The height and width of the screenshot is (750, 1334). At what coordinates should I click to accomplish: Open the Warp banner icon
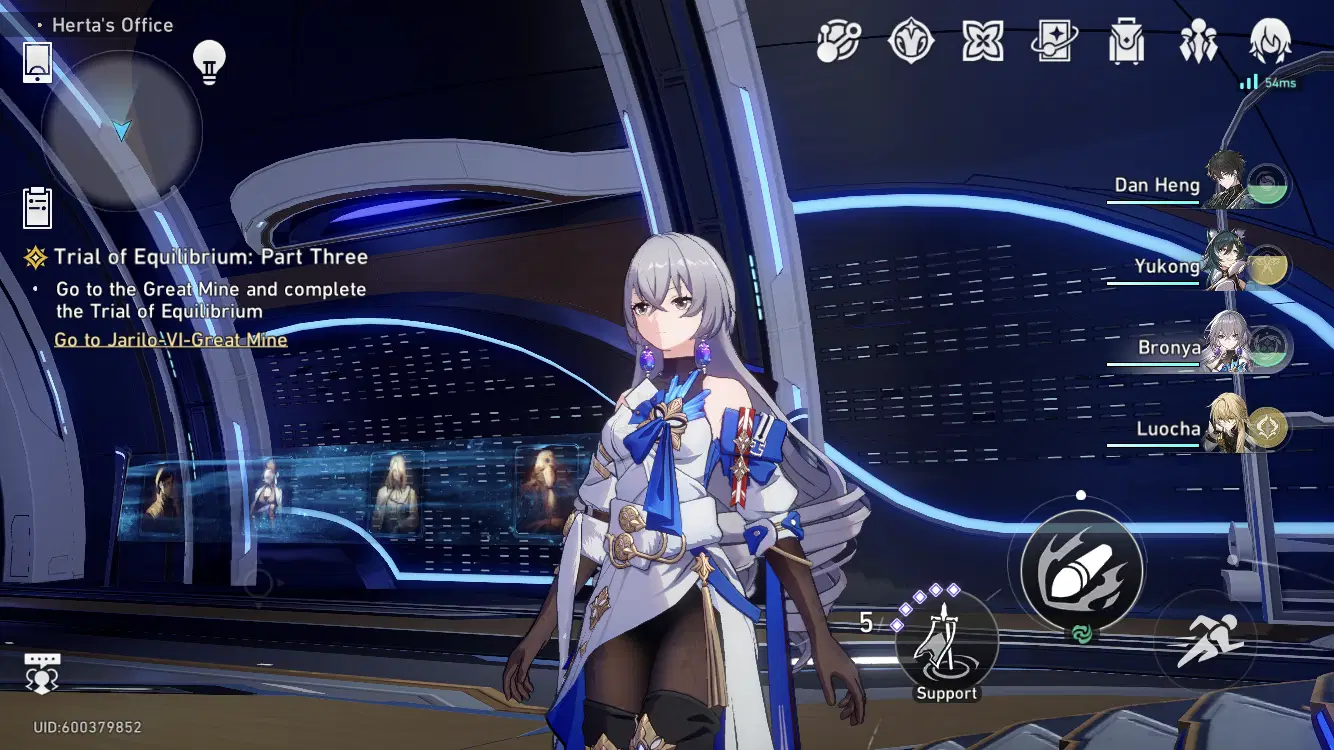tap(1054, 40)
